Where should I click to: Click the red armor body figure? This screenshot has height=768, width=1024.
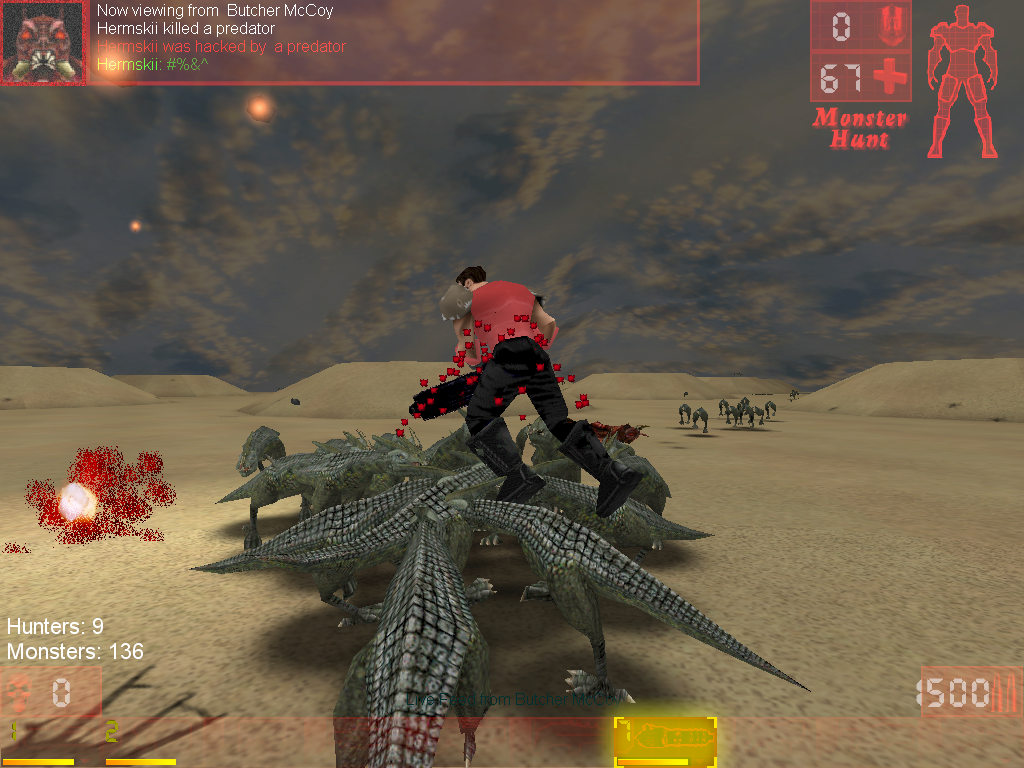(962, 80)
